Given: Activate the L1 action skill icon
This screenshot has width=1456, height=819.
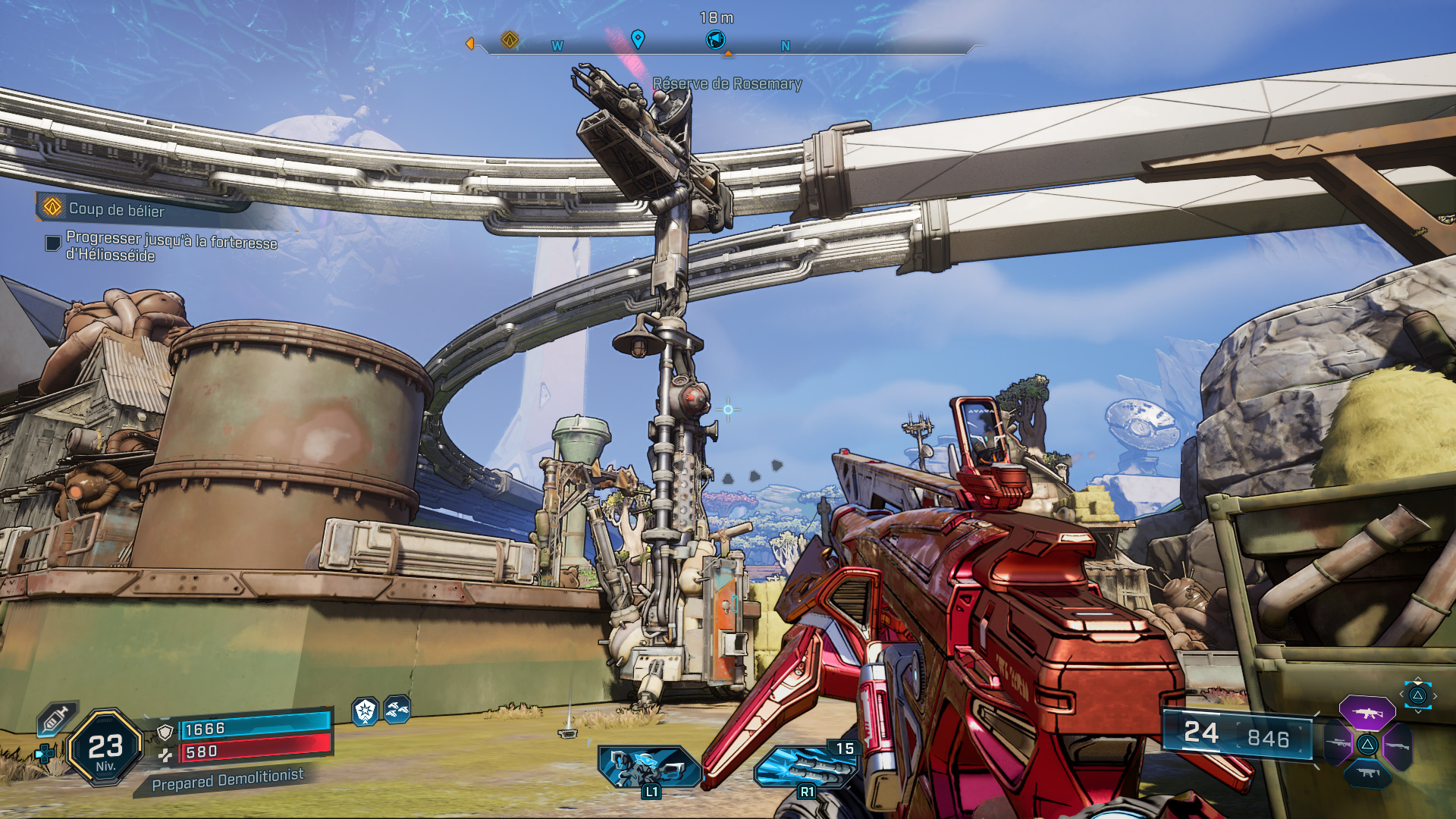Looking at the screenshot, I should click(650, 767).
